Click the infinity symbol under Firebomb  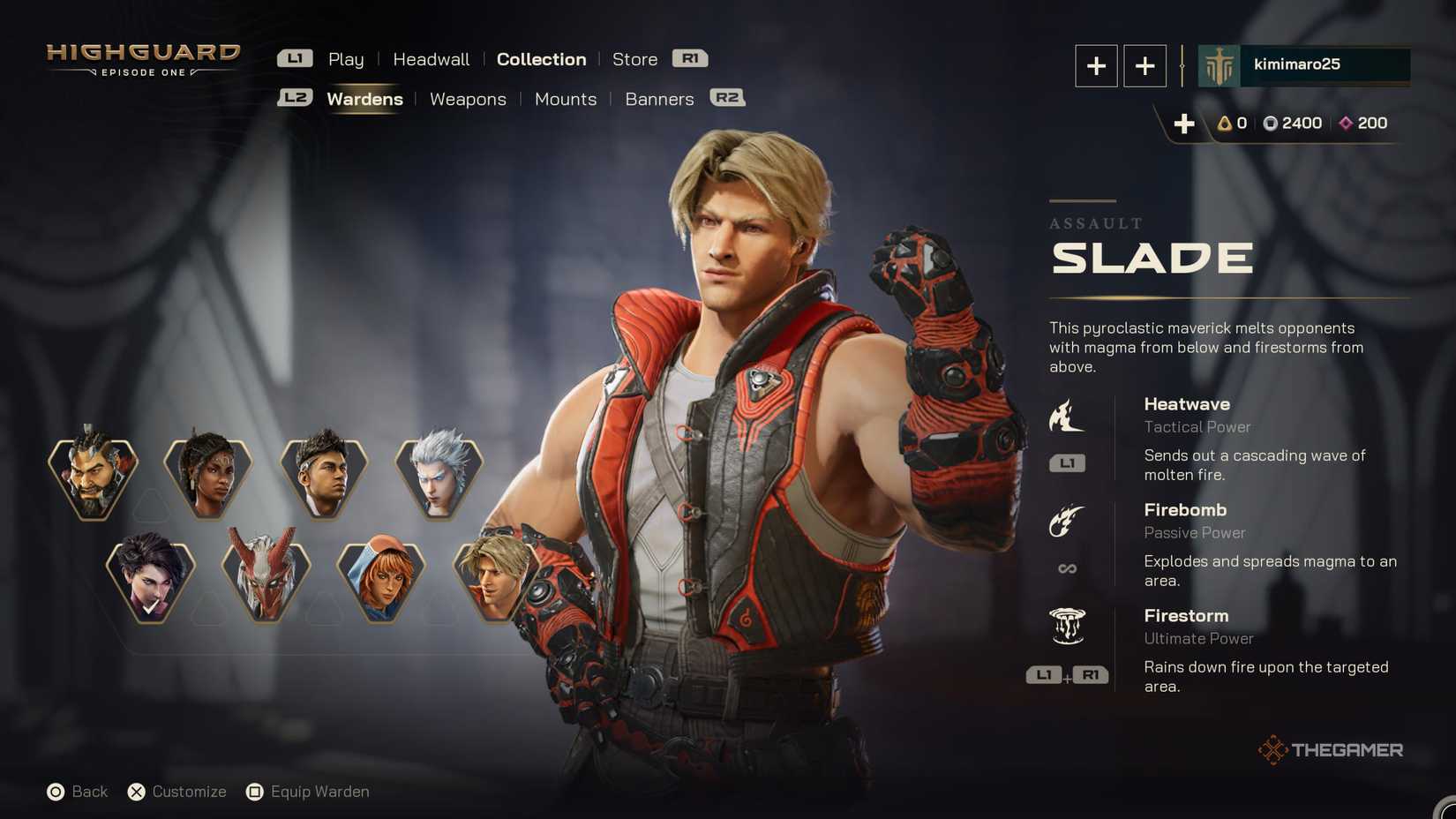[x=1067, y=568]
